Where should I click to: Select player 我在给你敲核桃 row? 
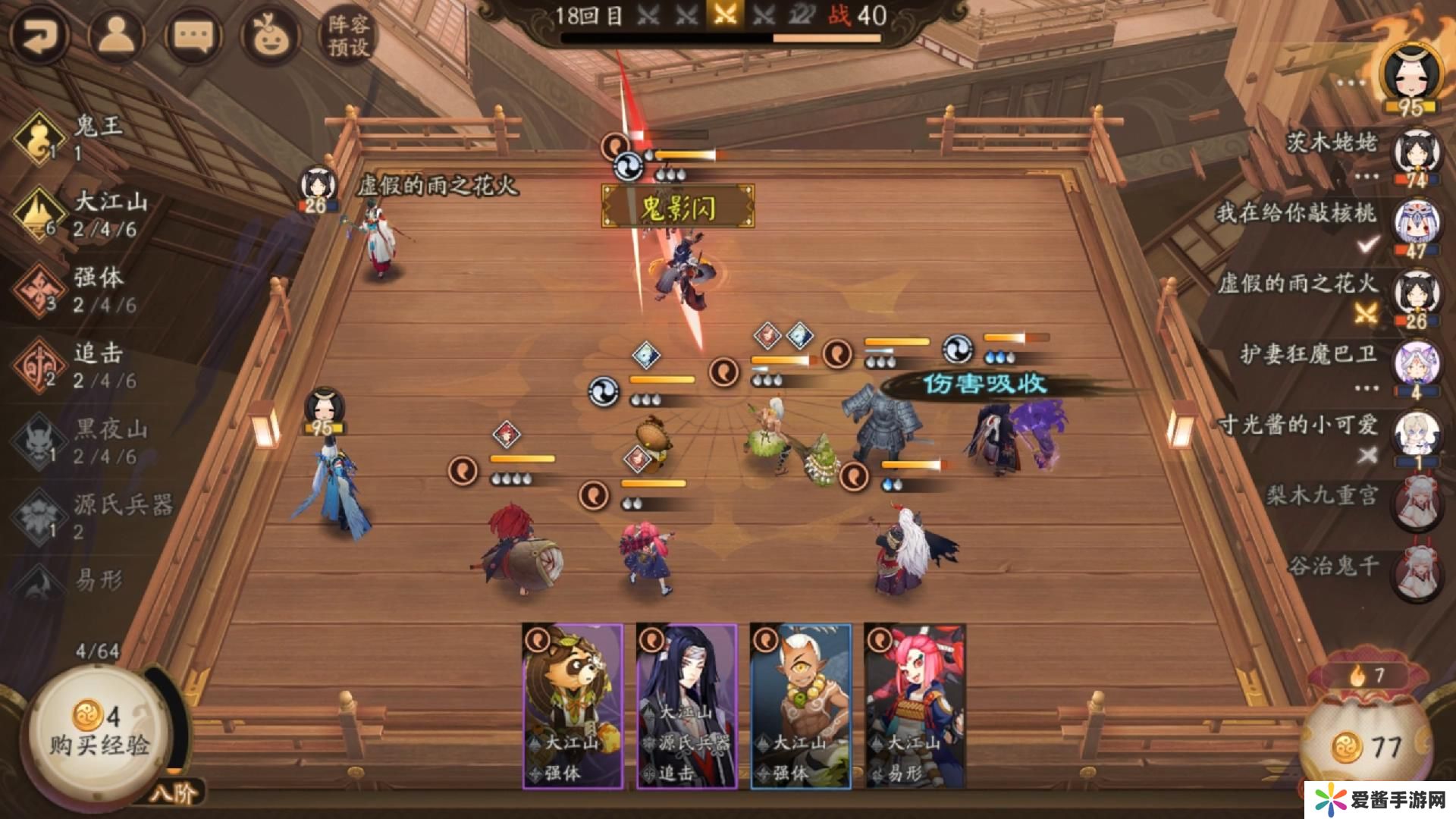point(1327,225)
